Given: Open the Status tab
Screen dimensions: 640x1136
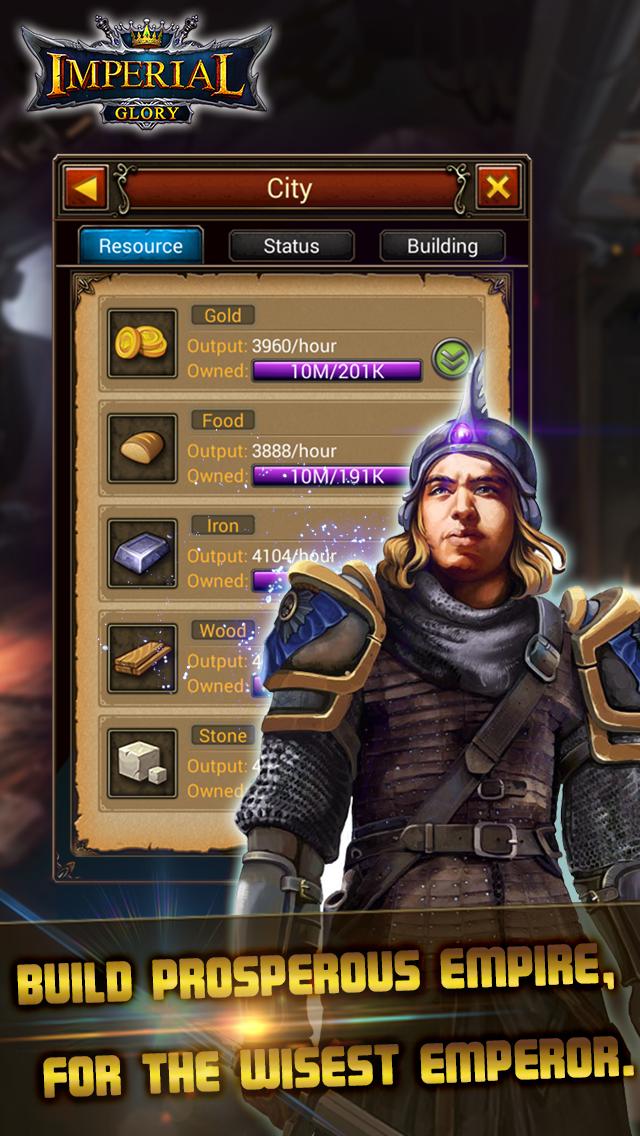Looking at the screenshot, I should click(x=291, y=246).
